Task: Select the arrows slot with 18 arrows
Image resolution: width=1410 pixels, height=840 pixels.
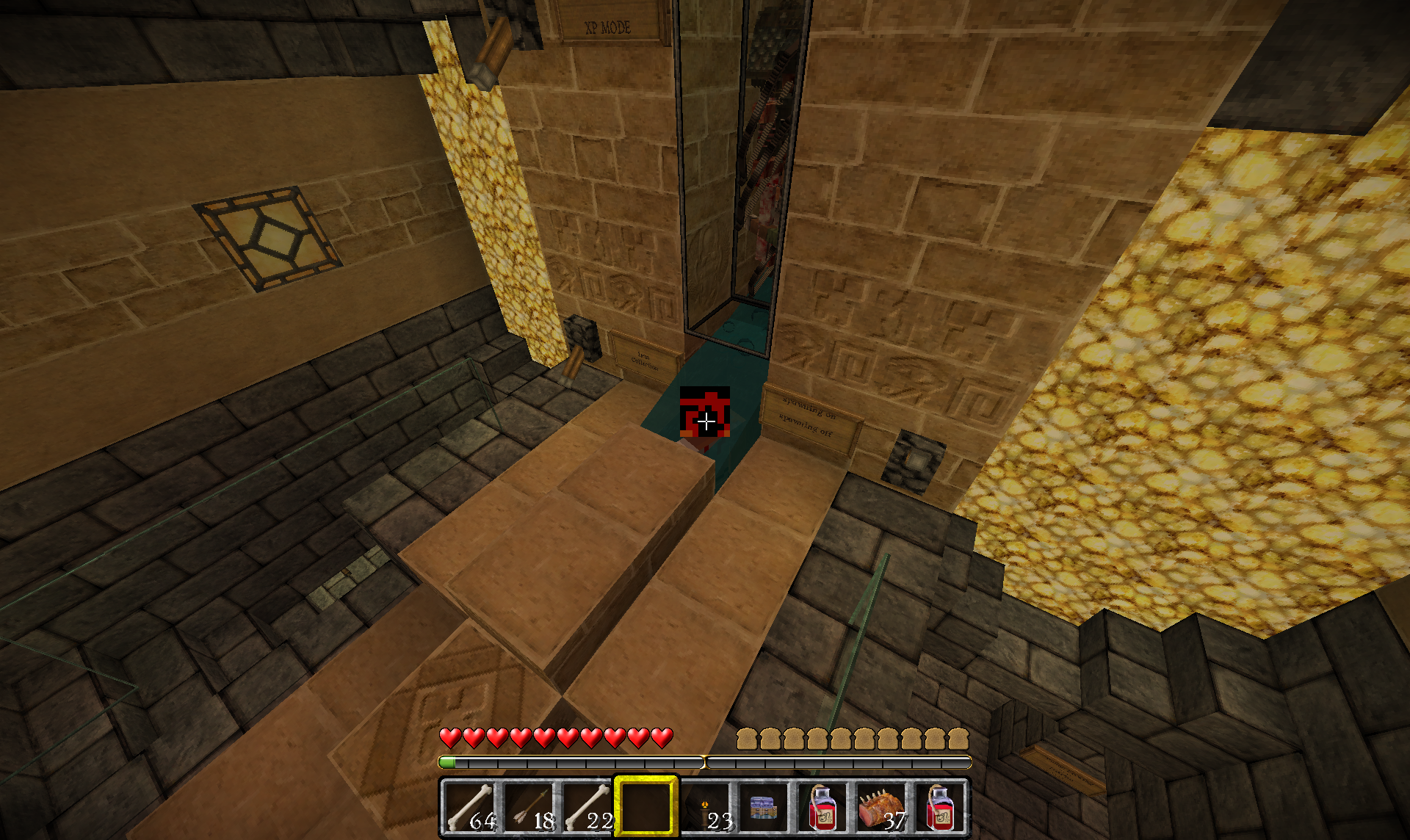Action: click(529, 807)
